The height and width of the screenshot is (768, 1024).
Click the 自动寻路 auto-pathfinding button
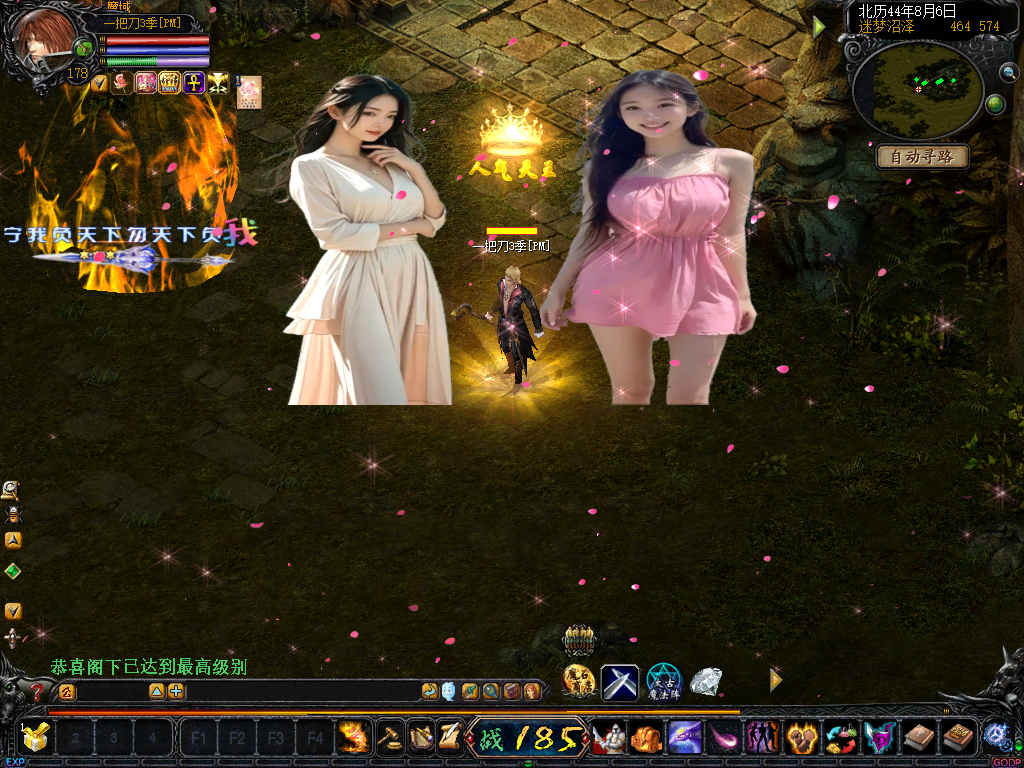(x=923, y=157)
